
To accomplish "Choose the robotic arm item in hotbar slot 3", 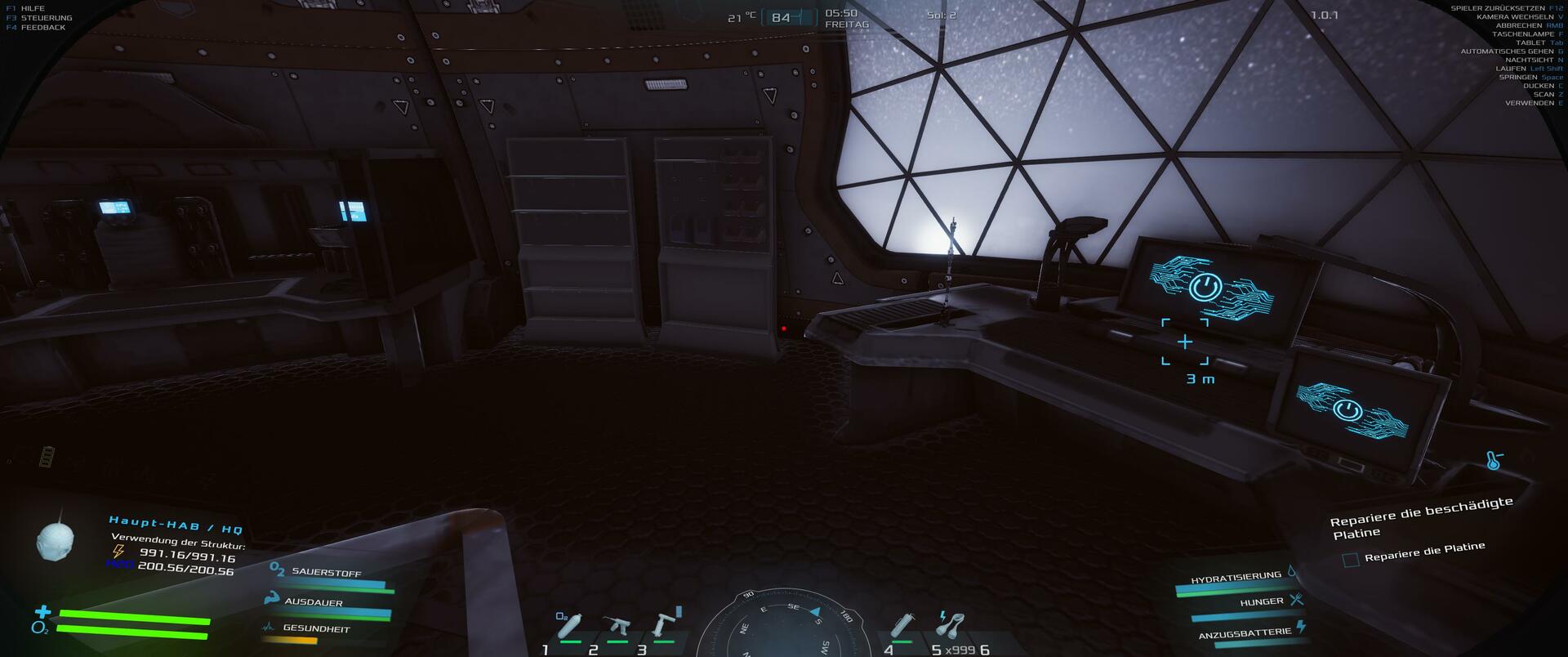I will 663,626.
